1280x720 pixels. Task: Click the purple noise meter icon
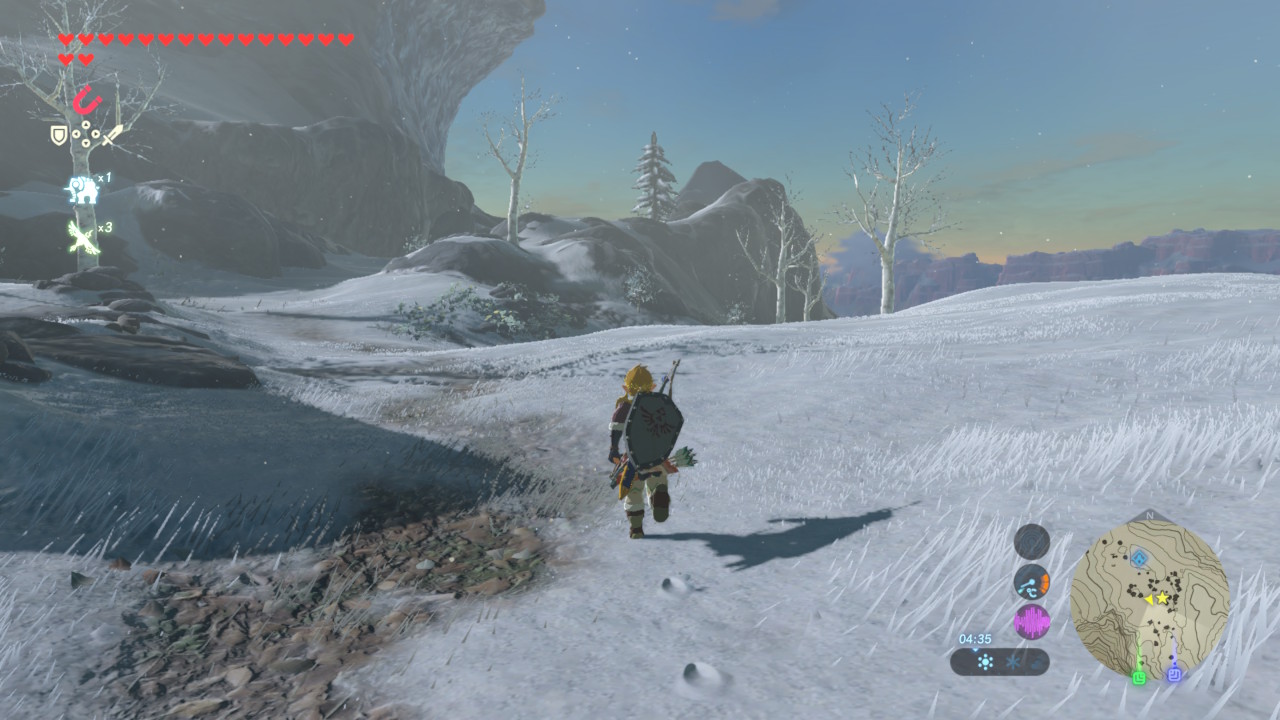point(1032,622)
